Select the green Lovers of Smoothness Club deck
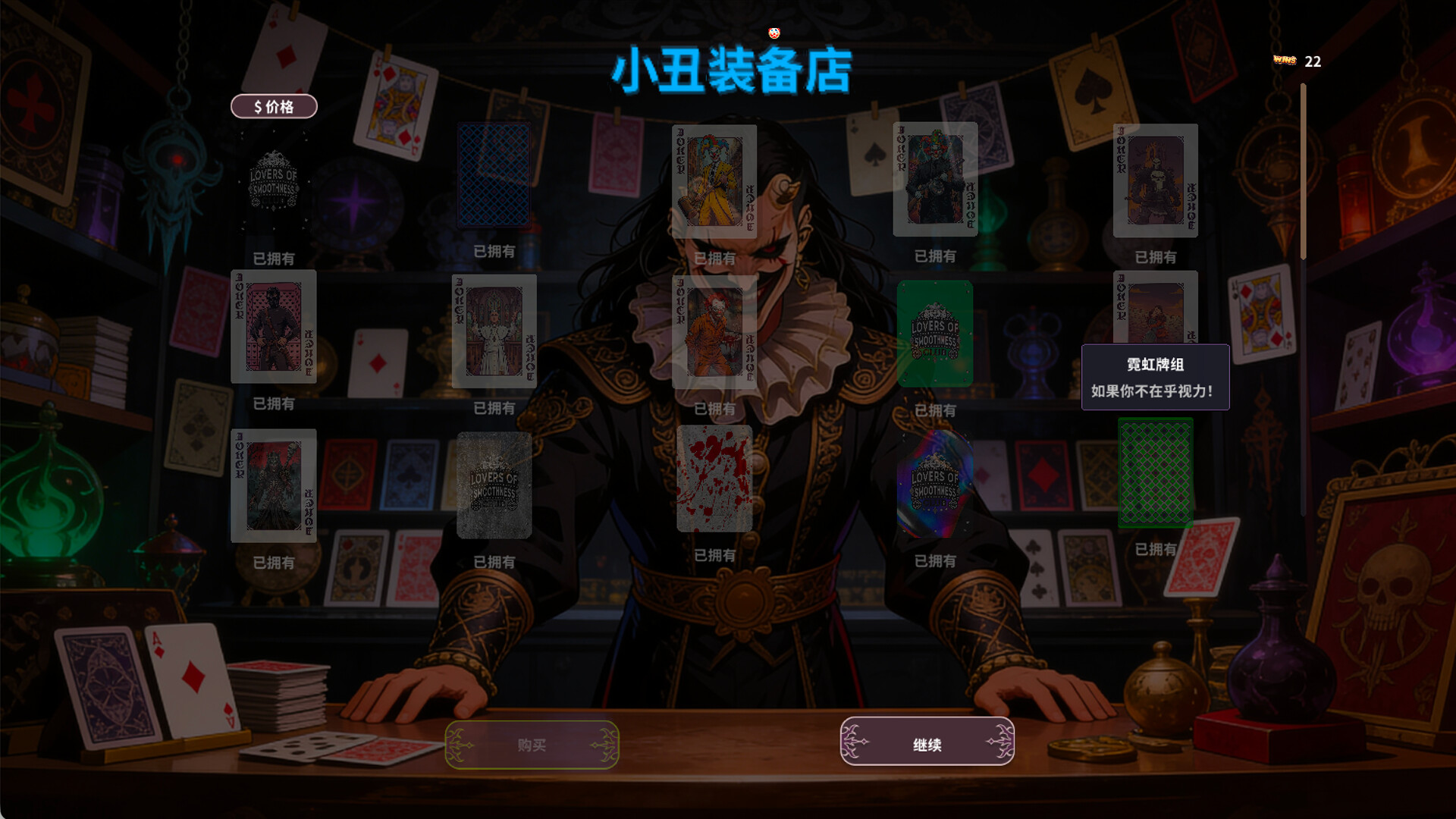Viewport: 1456px width, 819px height. click(934, 334)
